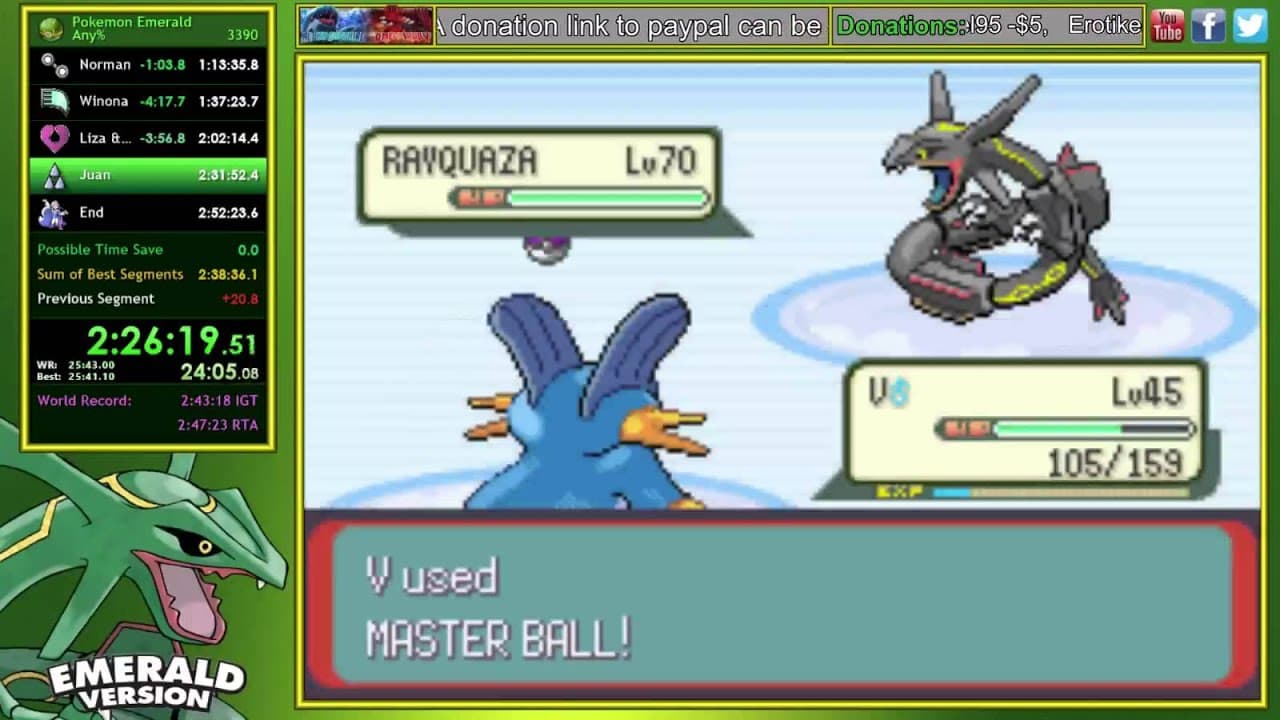
Task: Click the game banner image in the top-left ticker
Action: coord(364,25)
